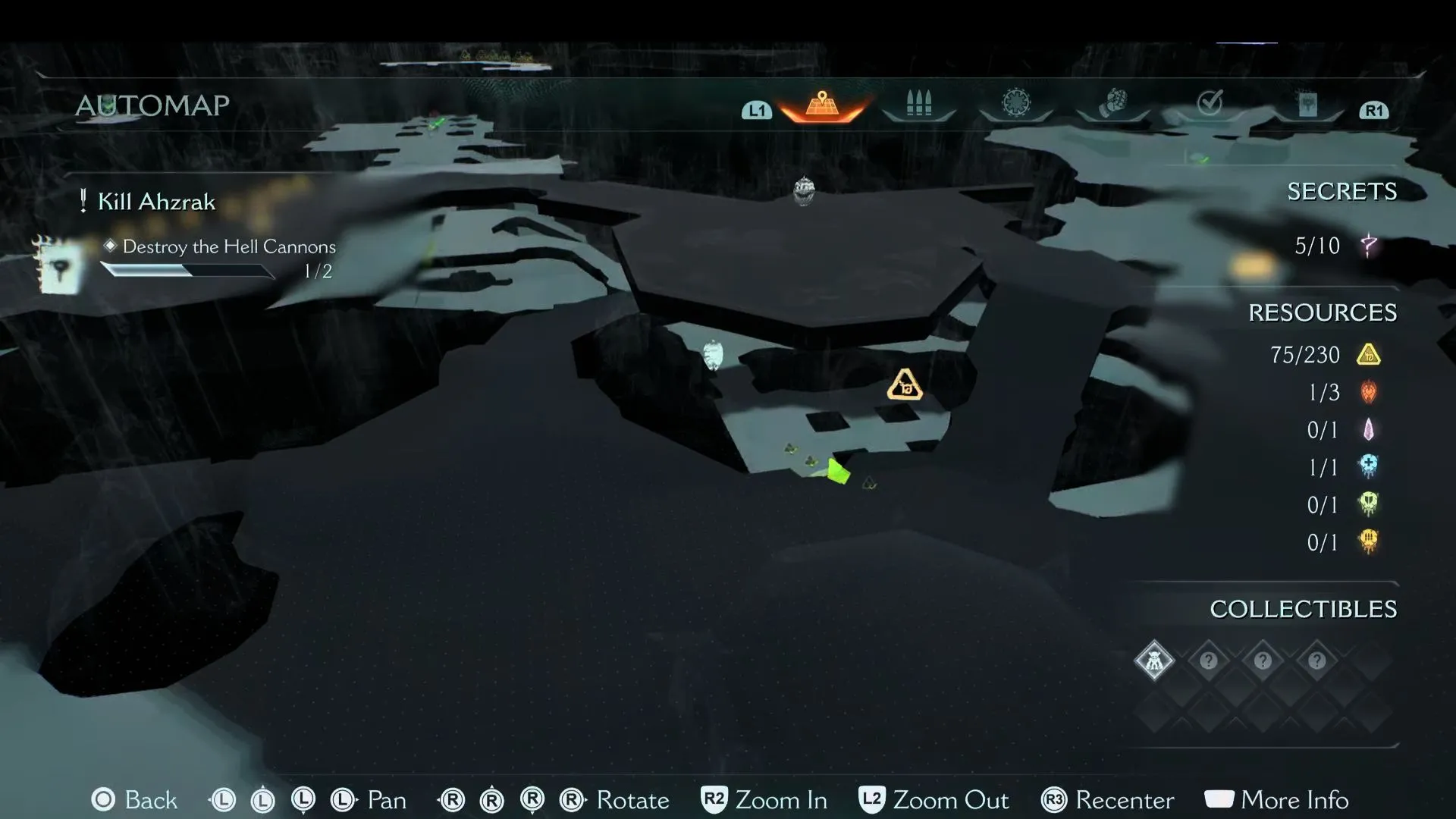
Task: Switch to the demon book codex tab
Action: [1307, 105]
